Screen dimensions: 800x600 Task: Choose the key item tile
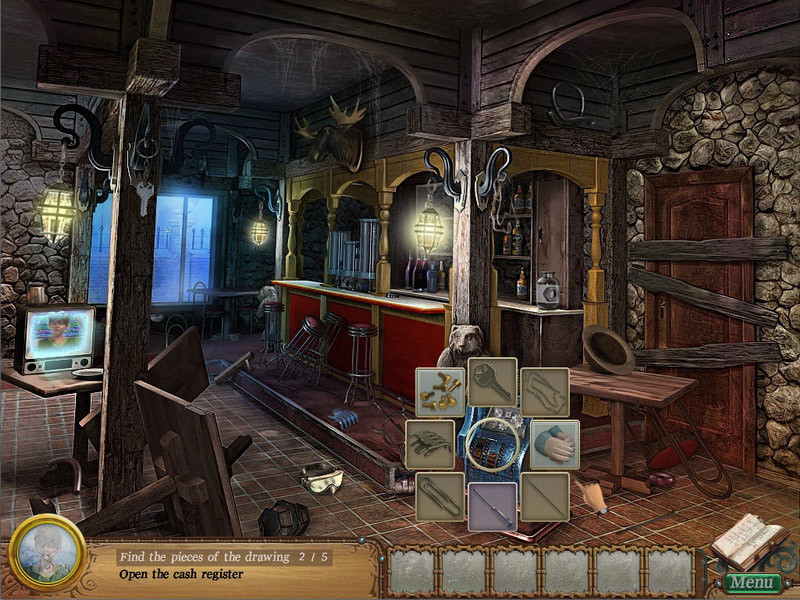click(x=493, y=382)
